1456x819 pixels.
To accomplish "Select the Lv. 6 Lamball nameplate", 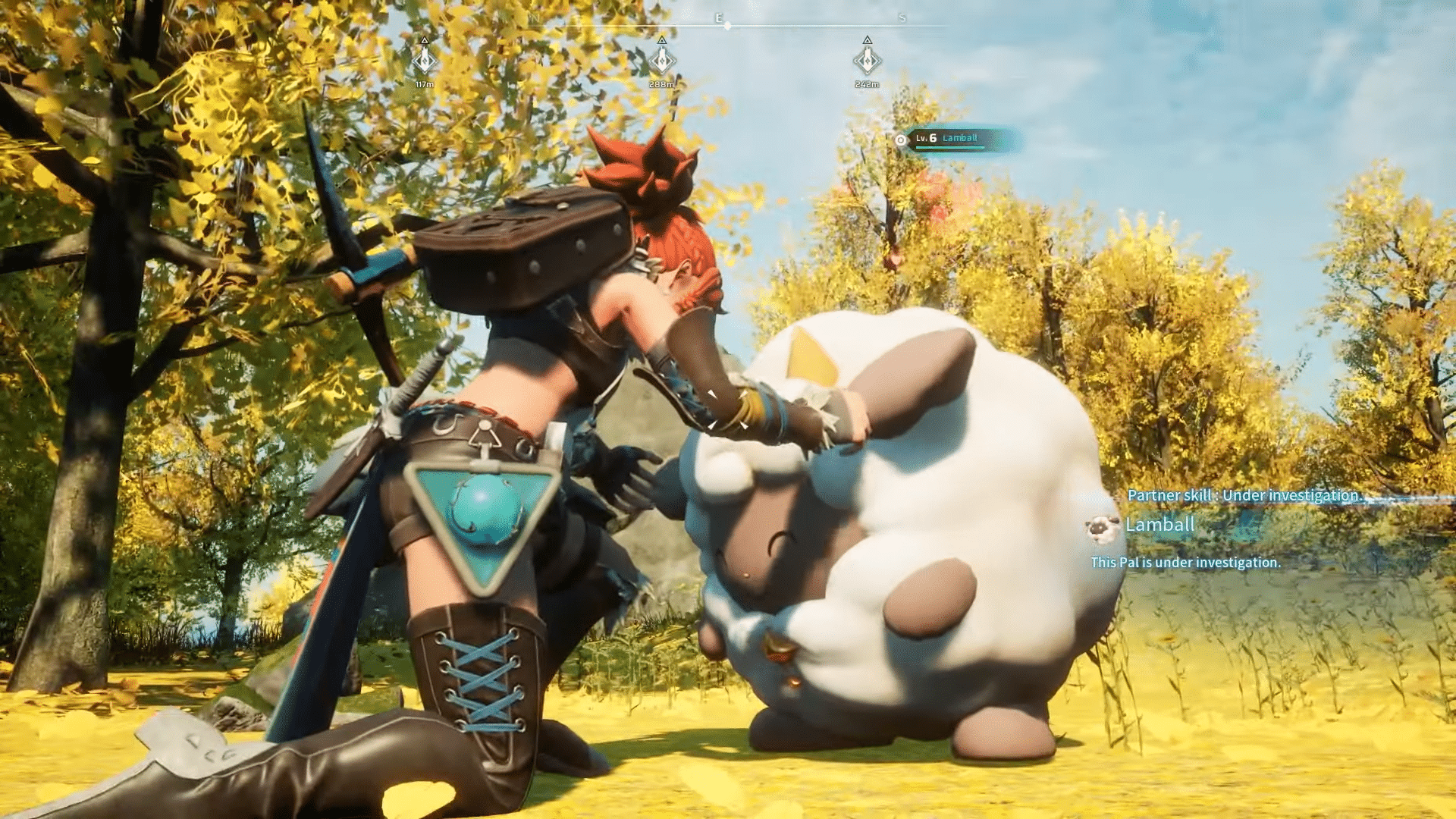I will [x=946, y=139].
